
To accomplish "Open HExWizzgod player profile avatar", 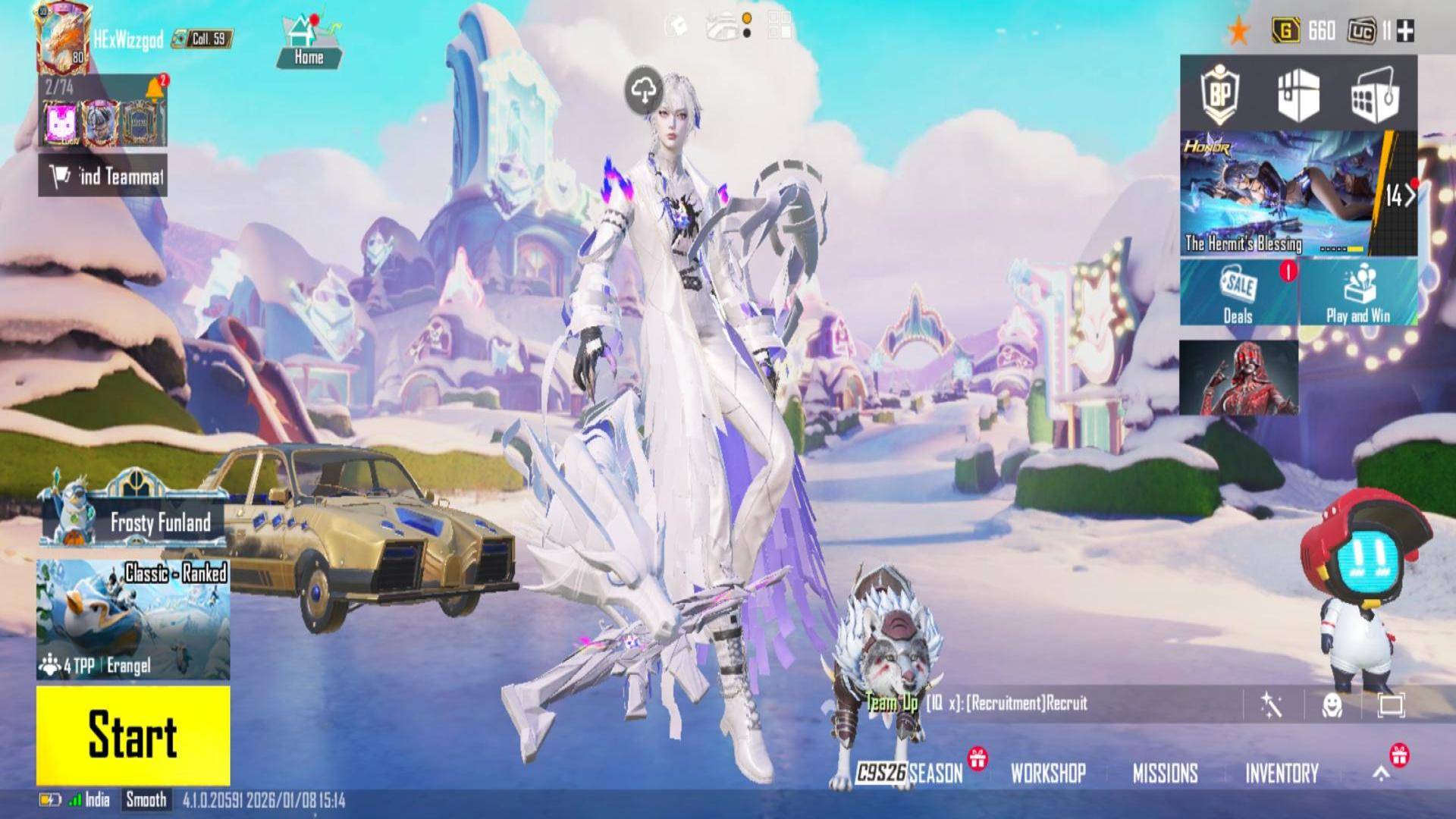I will 64,39.
